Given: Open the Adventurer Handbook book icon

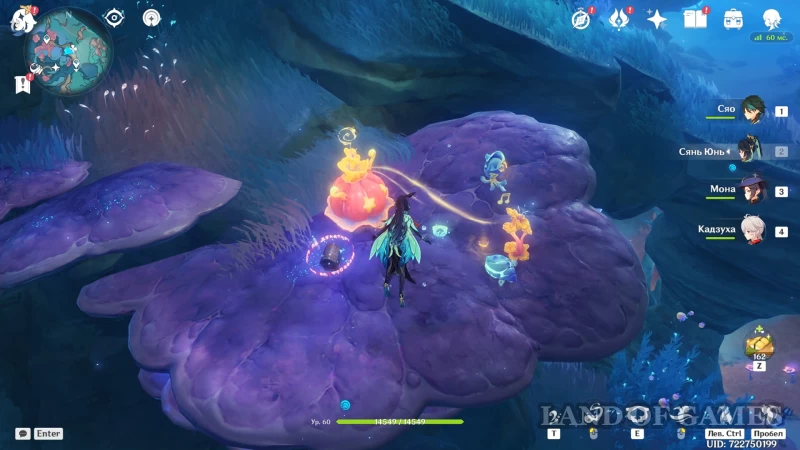Looking at the screenshot, I should tap(695, 19).
